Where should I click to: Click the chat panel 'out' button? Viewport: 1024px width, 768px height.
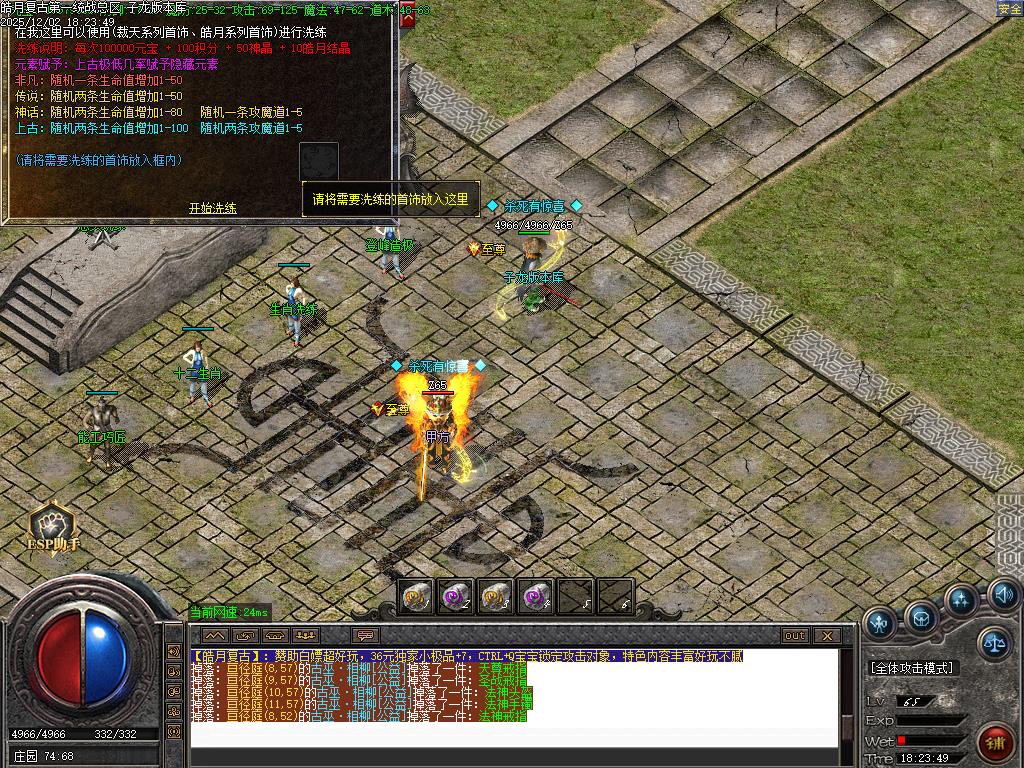click(x=795, y=635)
